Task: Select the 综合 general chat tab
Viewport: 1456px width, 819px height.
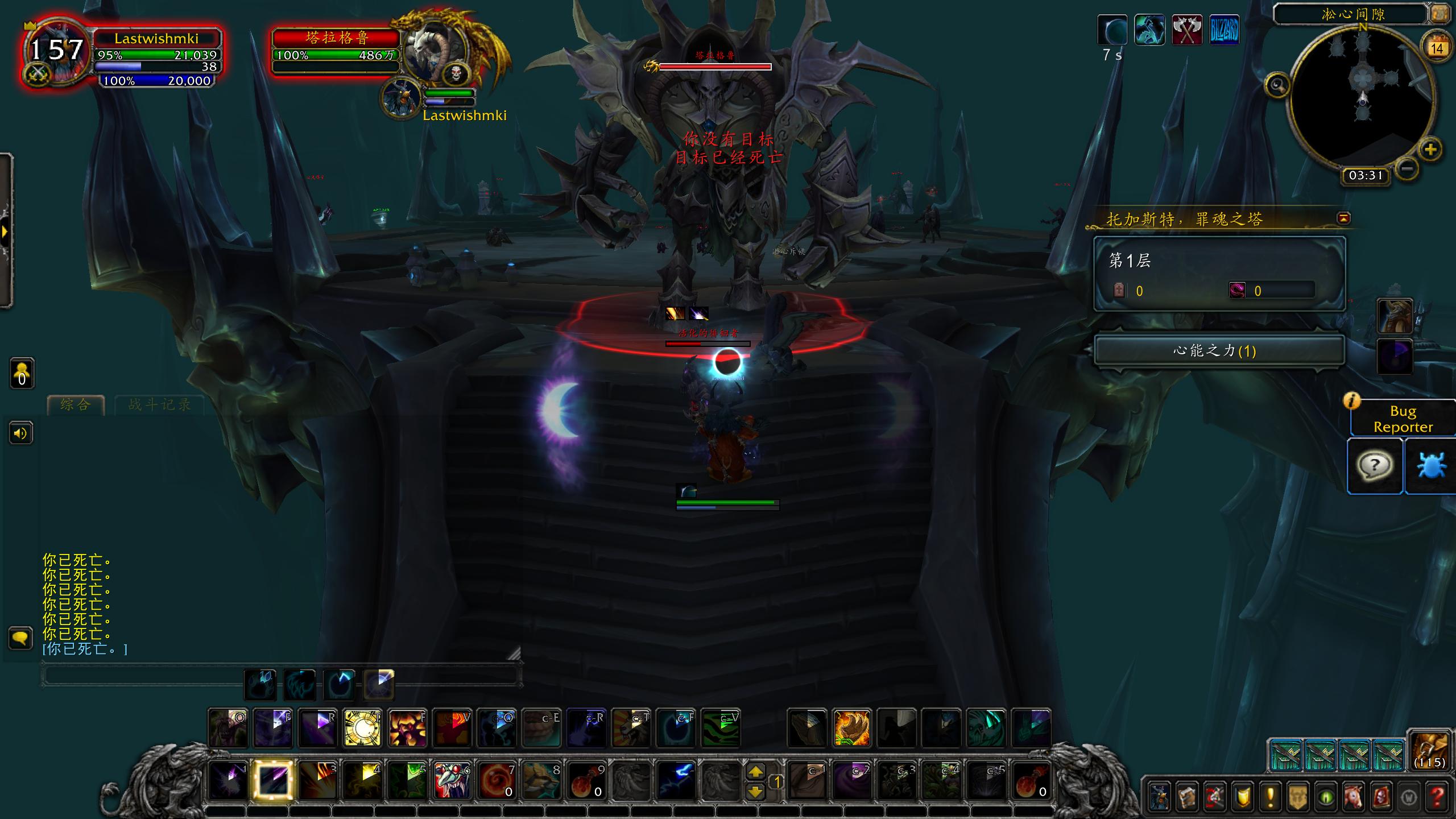Action: pos(76,405)
